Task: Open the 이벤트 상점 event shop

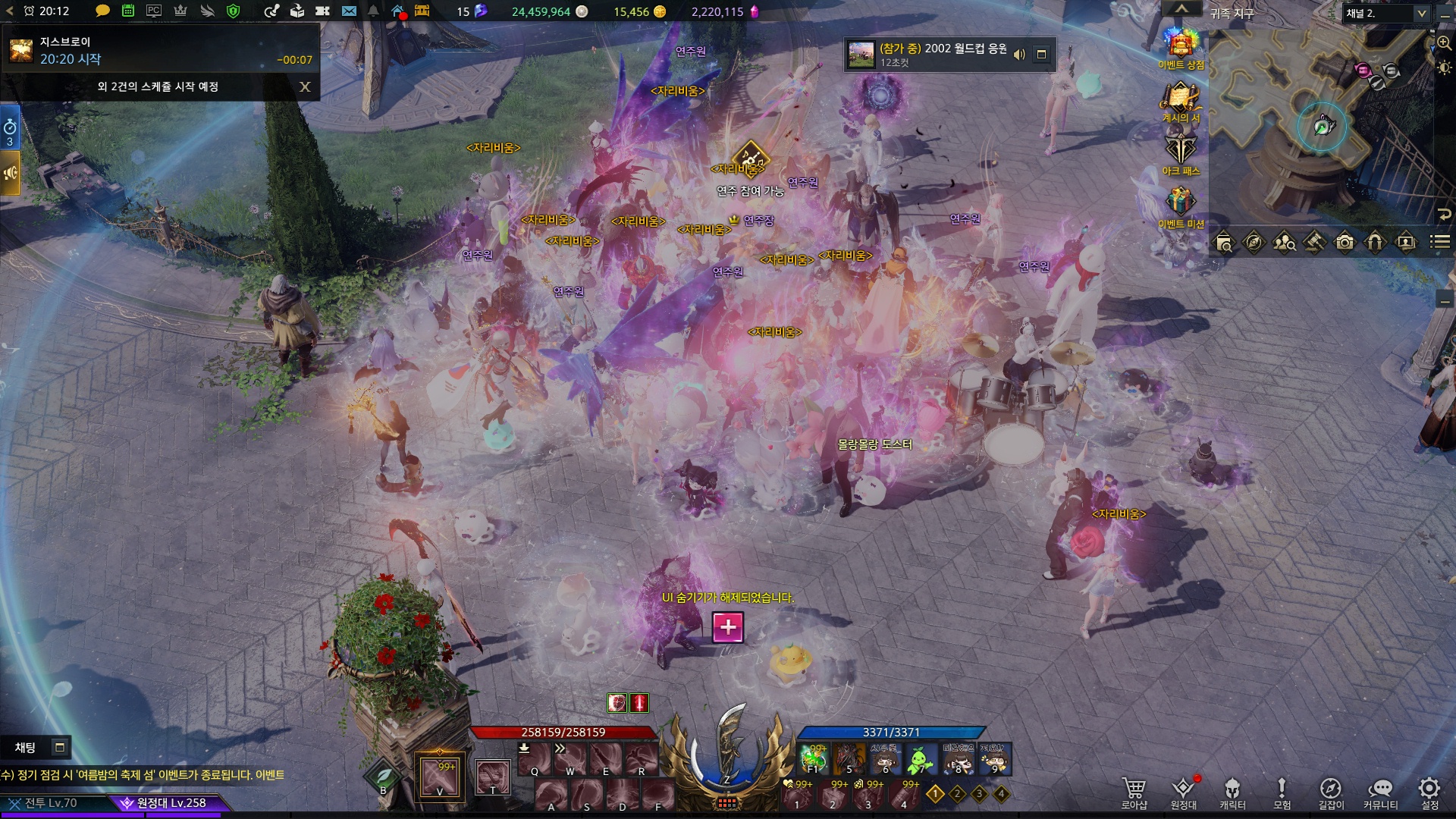Action: (1181, 47)
